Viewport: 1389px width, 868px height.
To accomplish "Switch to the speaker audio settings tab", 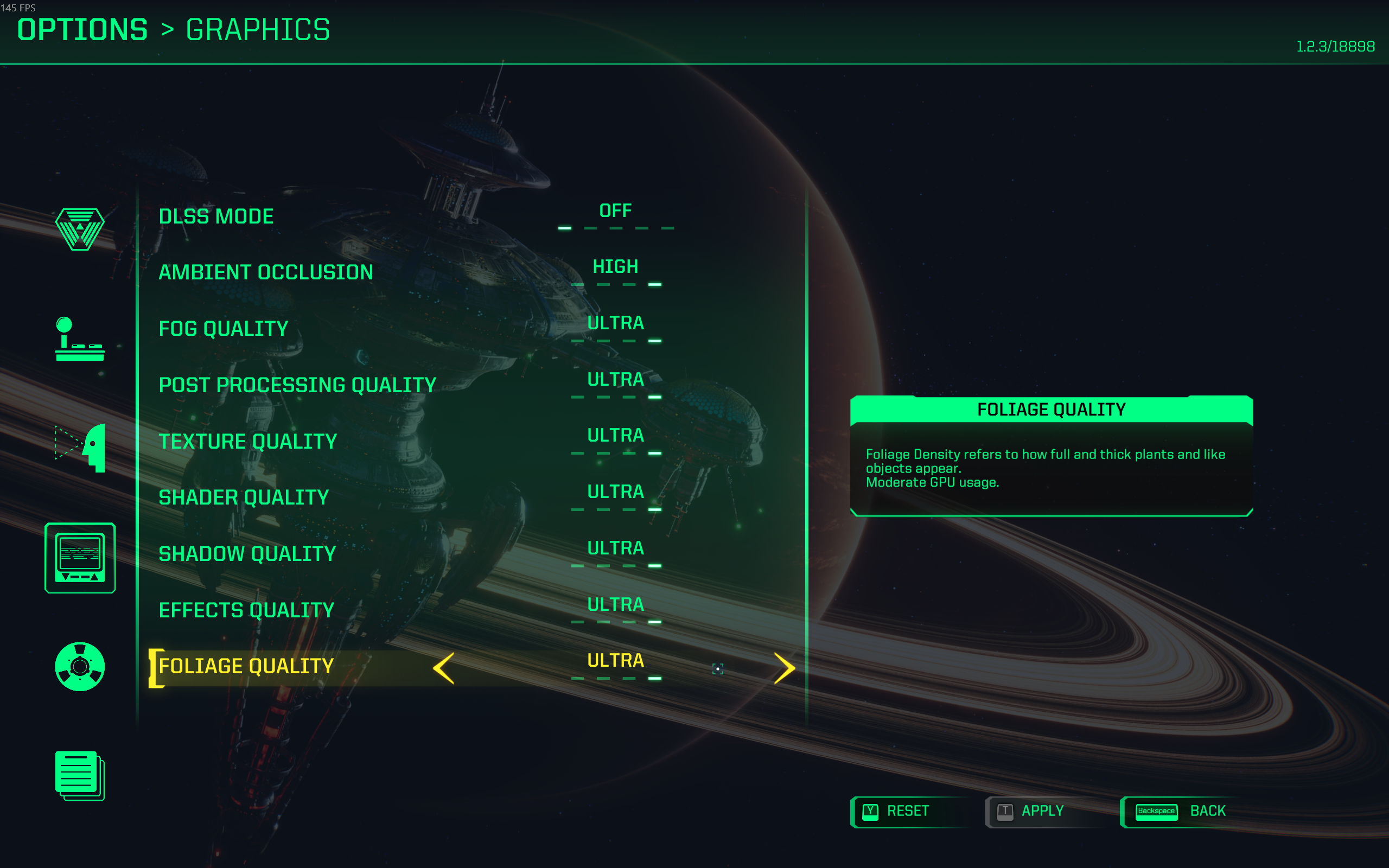I will click(80, 667).
